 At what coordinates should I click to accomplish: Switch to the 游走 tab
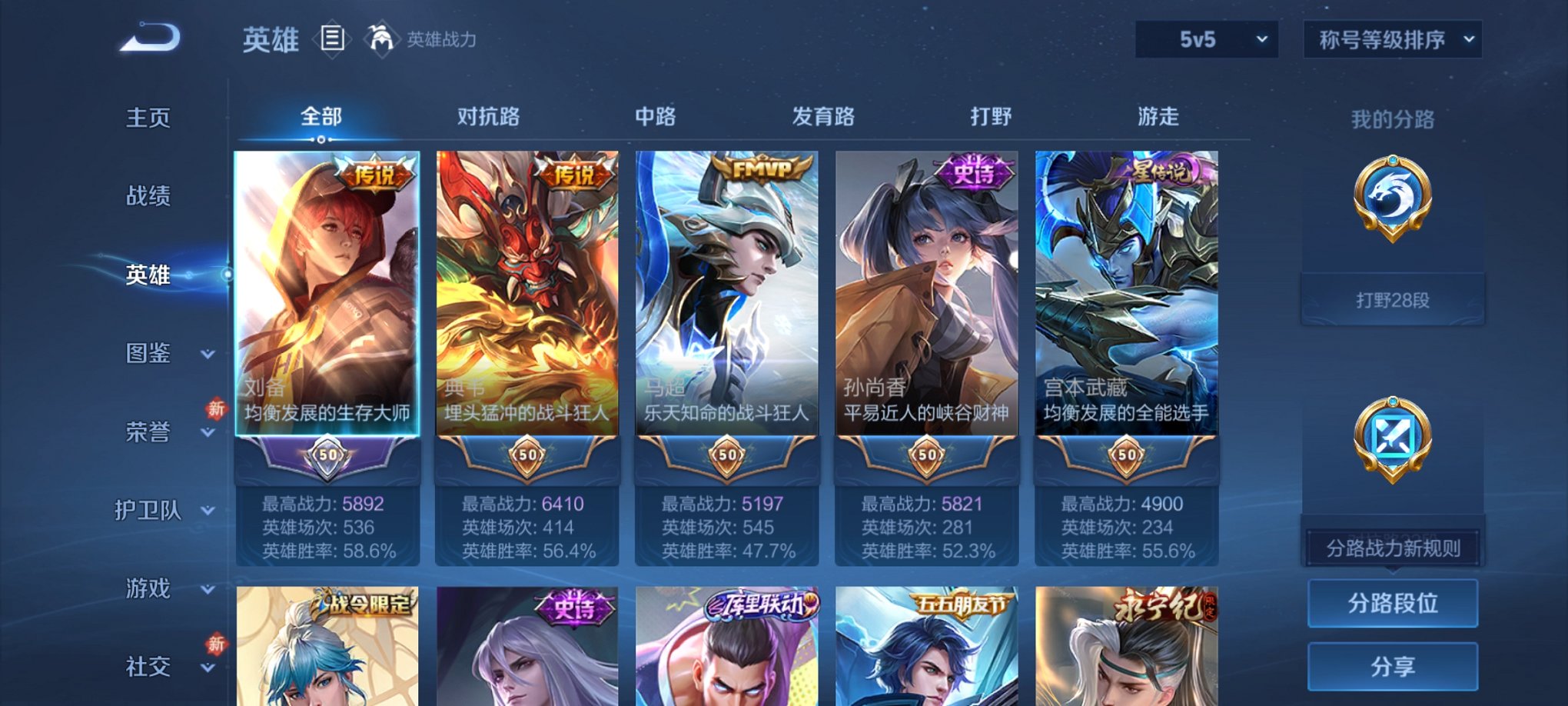1158,117
